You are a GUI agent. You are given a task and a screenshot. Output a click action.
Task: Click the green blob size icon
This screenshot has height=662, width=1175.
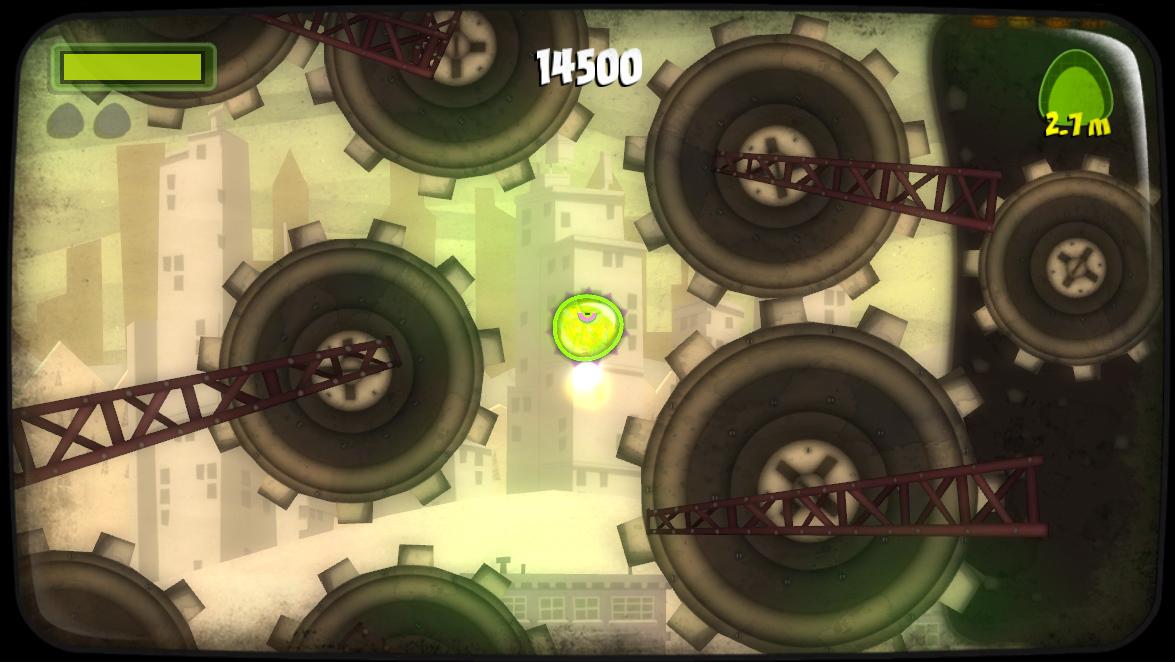pyautogui.click(x=1075, y=86)
